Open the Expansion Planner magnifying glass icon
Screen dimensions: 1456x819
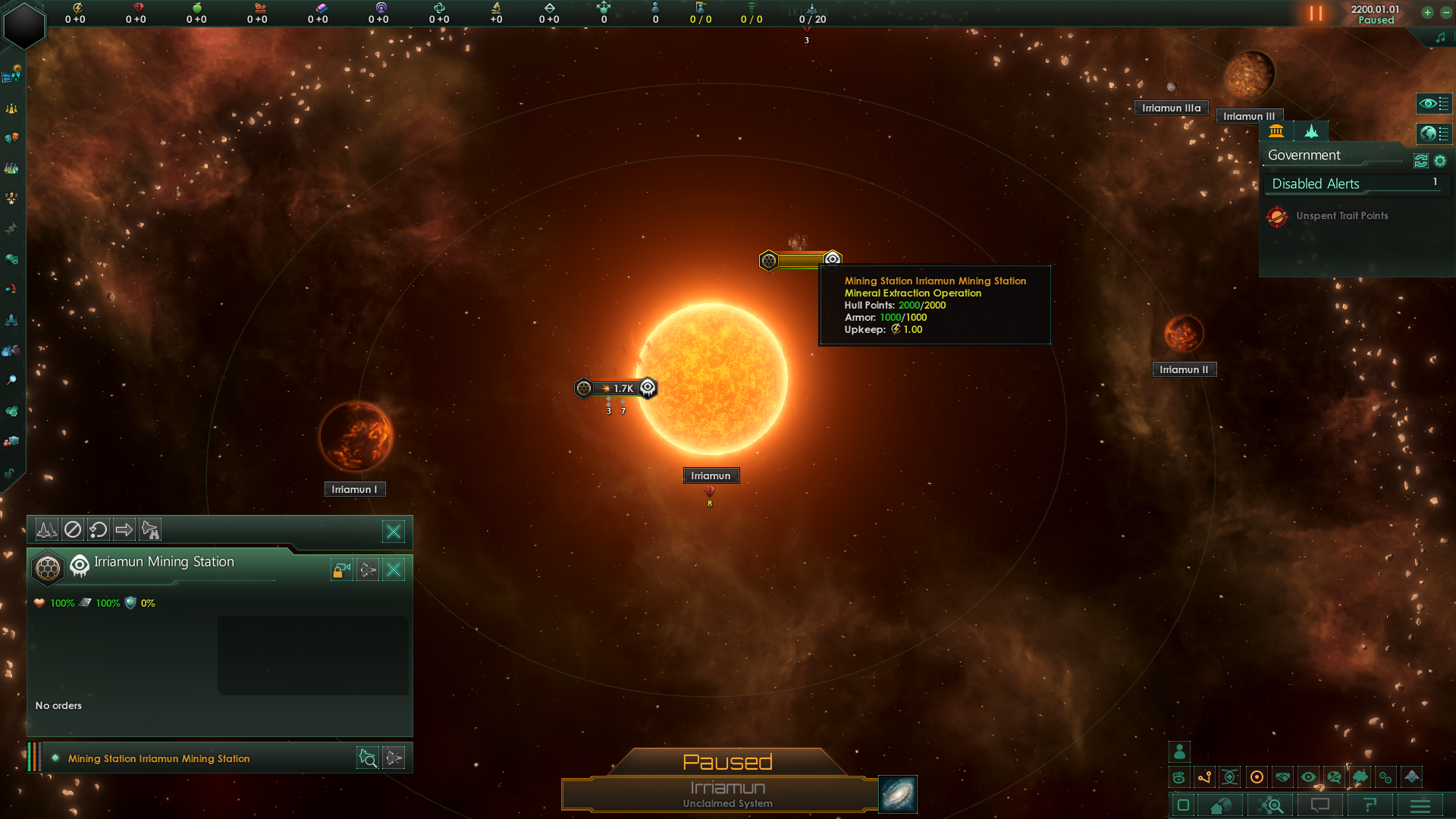11,380
